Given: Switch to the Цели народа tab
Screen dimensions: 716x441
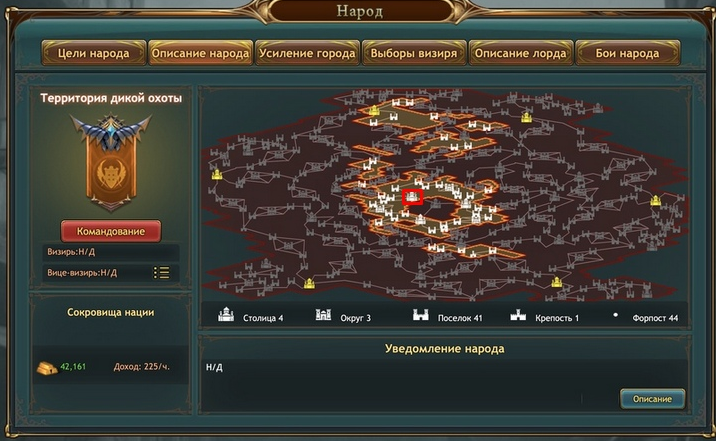Looking at the screenshot, I should pos(92,53).
